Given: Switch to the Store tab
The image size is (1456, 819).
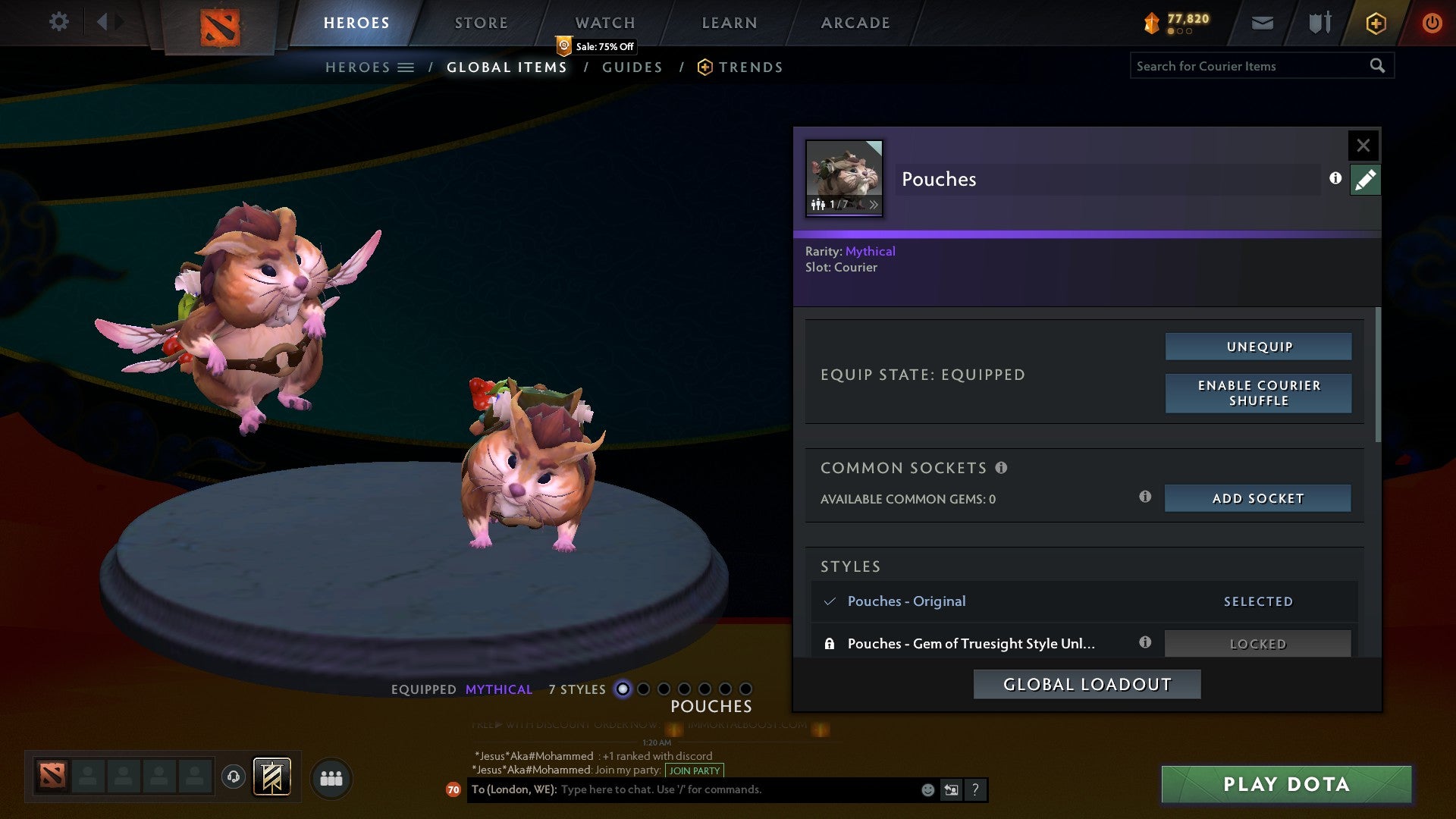Looking at the screenshot, I should click(x=481, y=22).
